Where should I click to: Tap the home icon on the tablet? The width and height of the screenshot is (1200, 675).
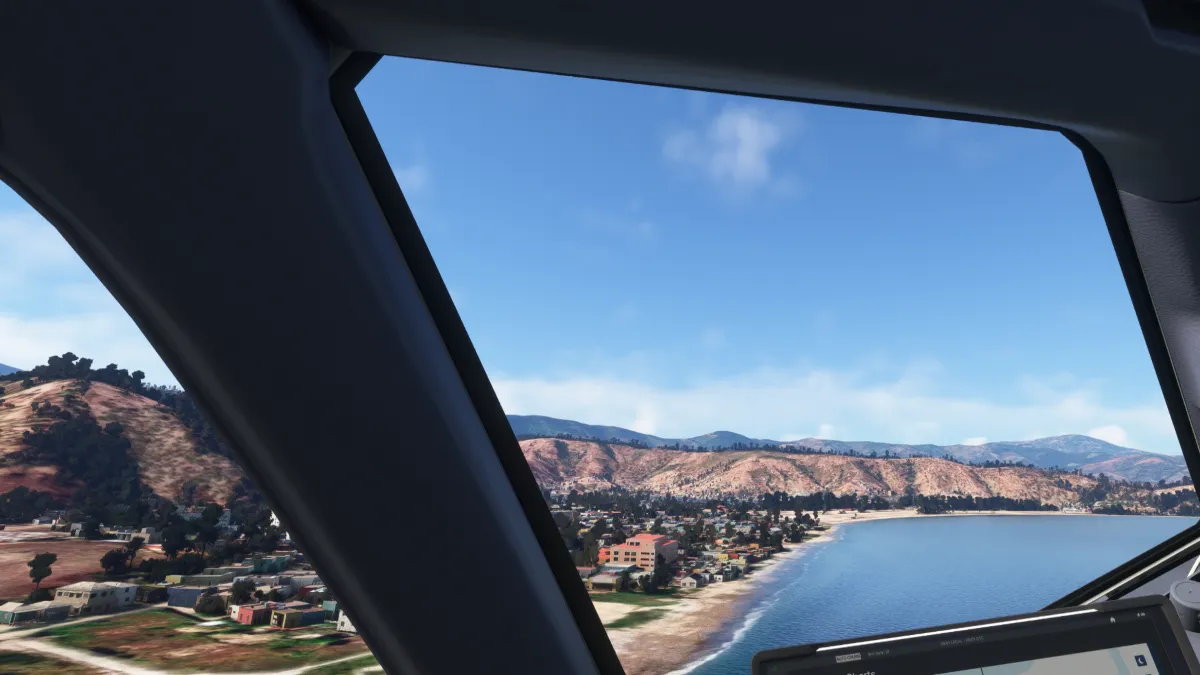point(1113,620)
